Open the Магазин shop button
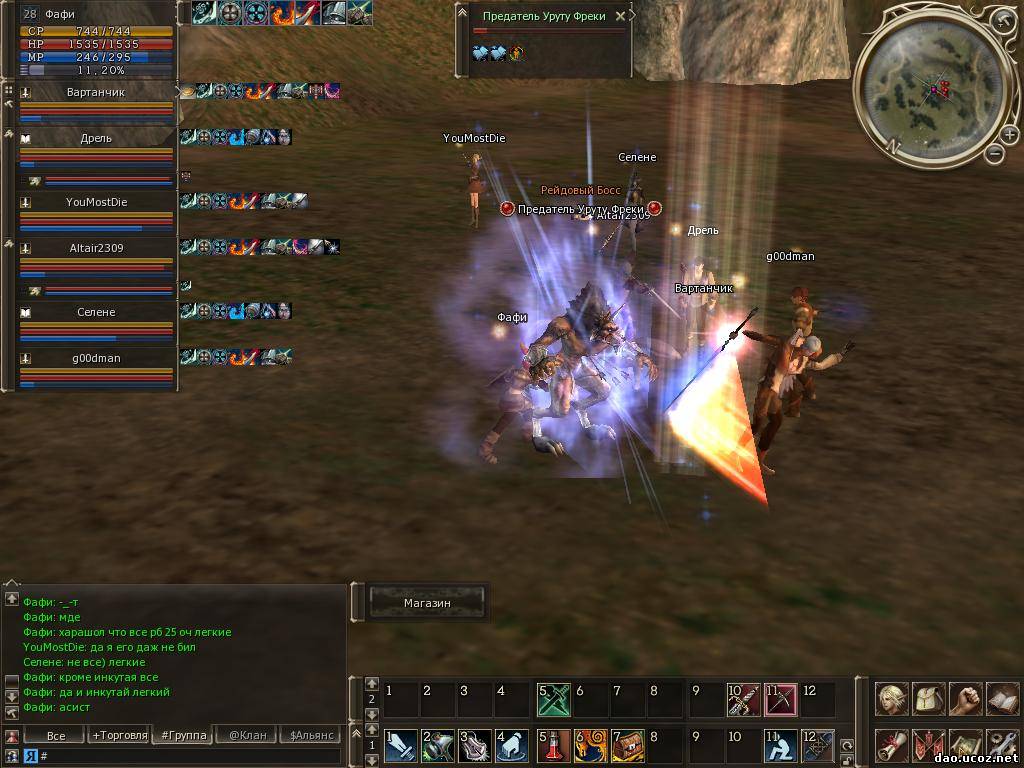The width and height of the screenshot is (1024, 768). (x=427, y=603)
